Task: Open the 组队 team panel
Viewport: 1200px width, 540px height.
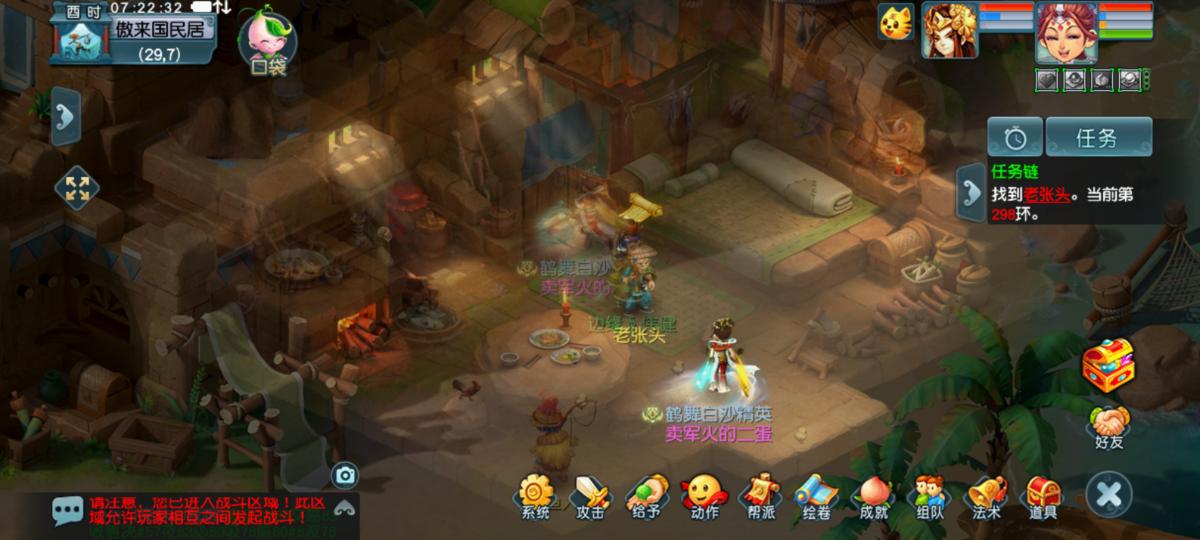Action: click(x=929, y=495)
